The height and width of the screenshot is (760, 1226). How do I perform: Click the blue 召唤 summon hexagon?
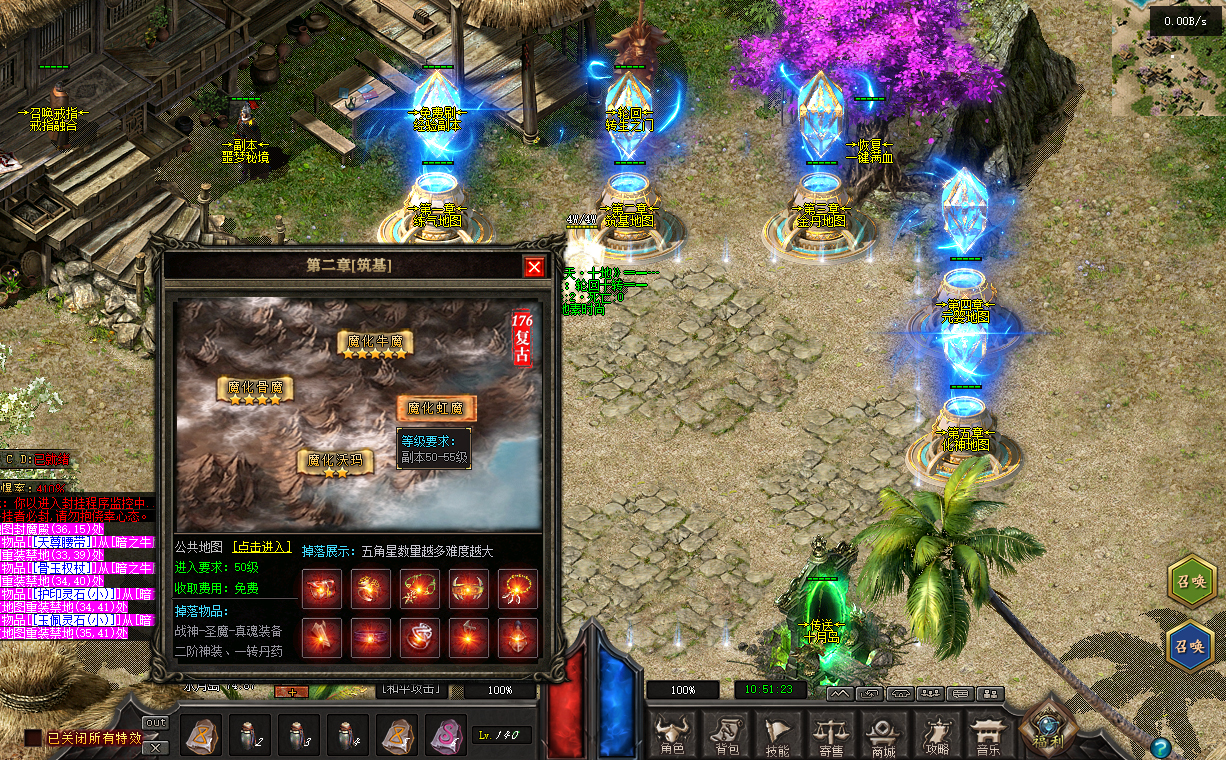click(x=1191, y=645)
